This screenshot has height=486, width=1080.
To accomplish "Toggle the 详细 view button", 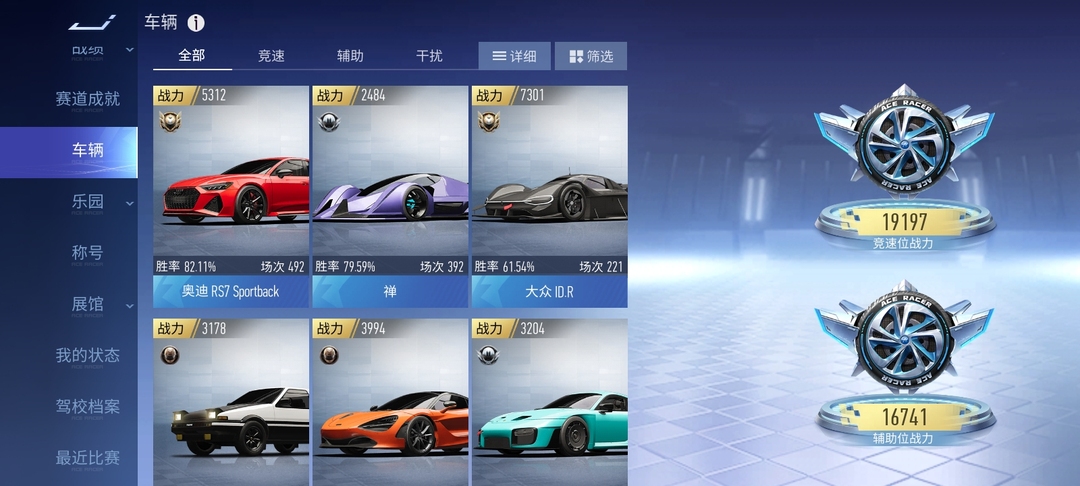I will [x=514, y=56].
